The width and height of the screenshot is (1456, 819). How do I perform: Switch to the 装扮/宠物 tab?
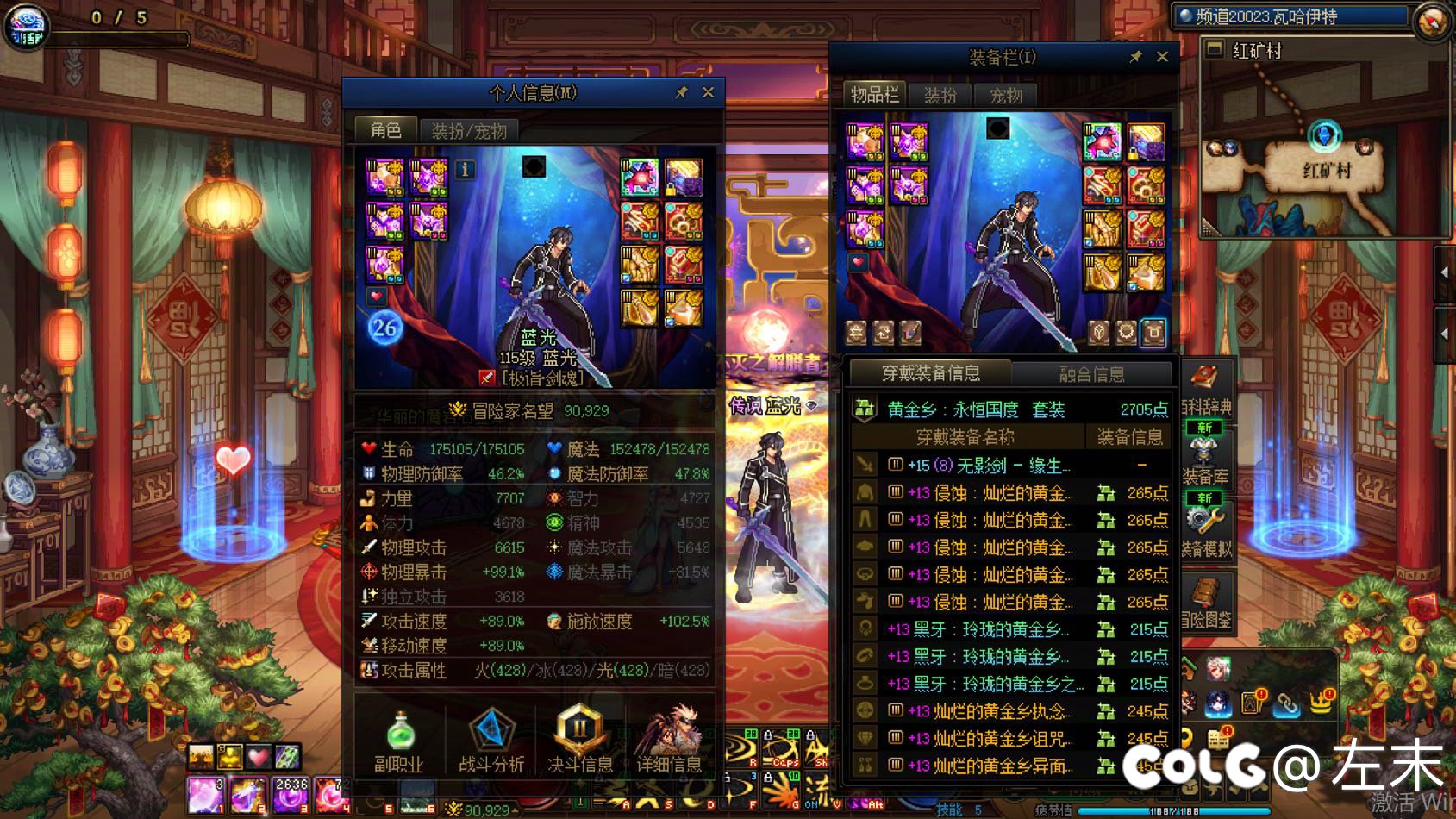click(x=468, y=129)
